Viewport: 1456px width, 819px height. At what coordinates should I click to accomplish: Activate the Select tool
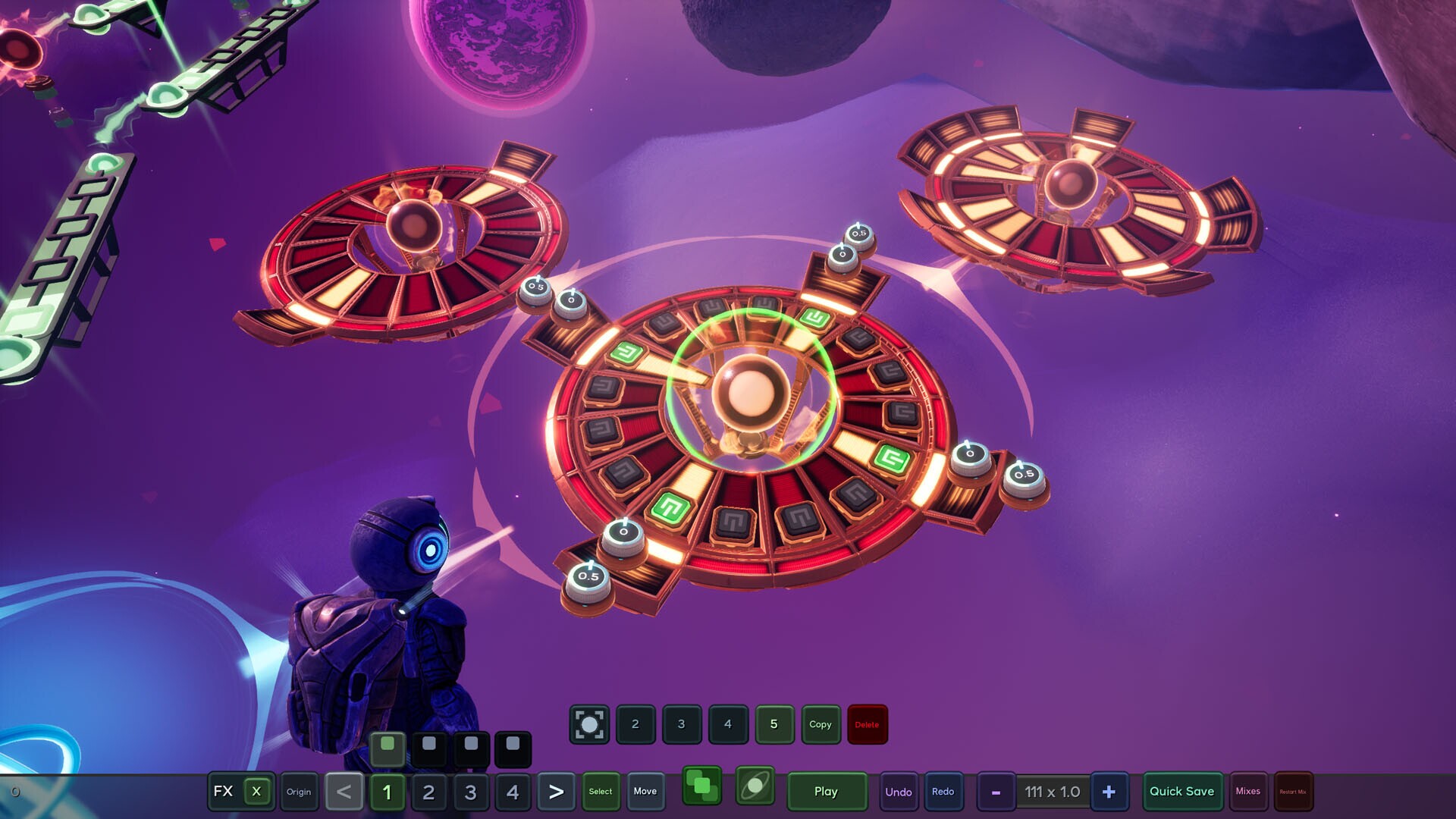(x=601, y=792)
